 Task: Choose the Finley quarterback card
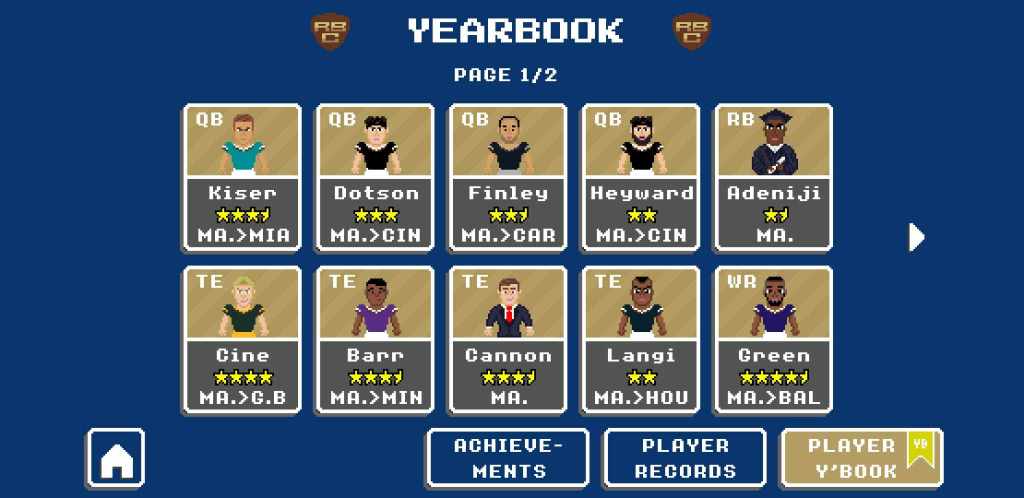pos(508,177)
